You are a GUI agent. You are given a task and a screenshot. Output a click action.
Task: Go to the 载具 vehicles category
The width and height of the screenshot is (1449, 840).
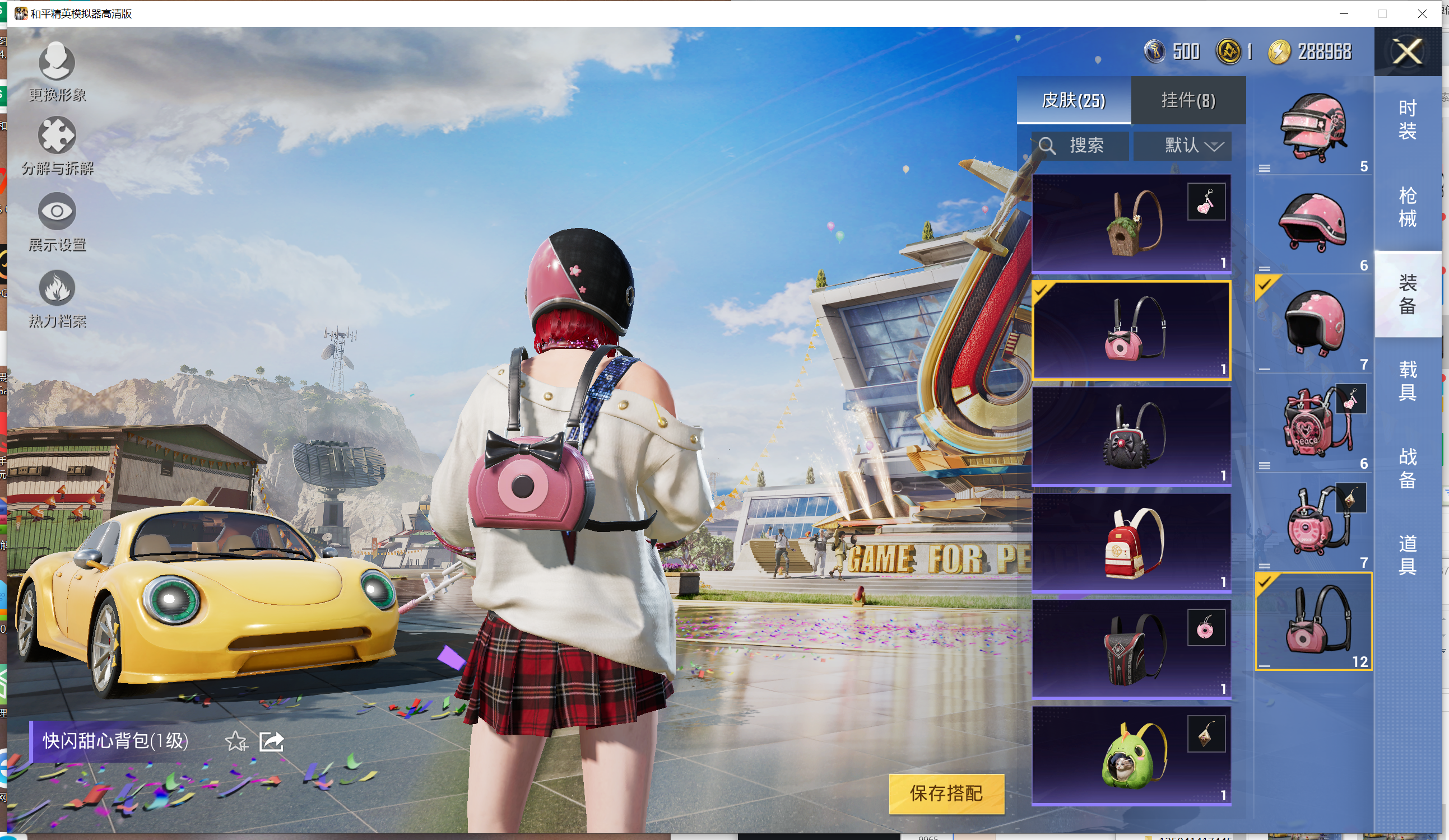1407,380
